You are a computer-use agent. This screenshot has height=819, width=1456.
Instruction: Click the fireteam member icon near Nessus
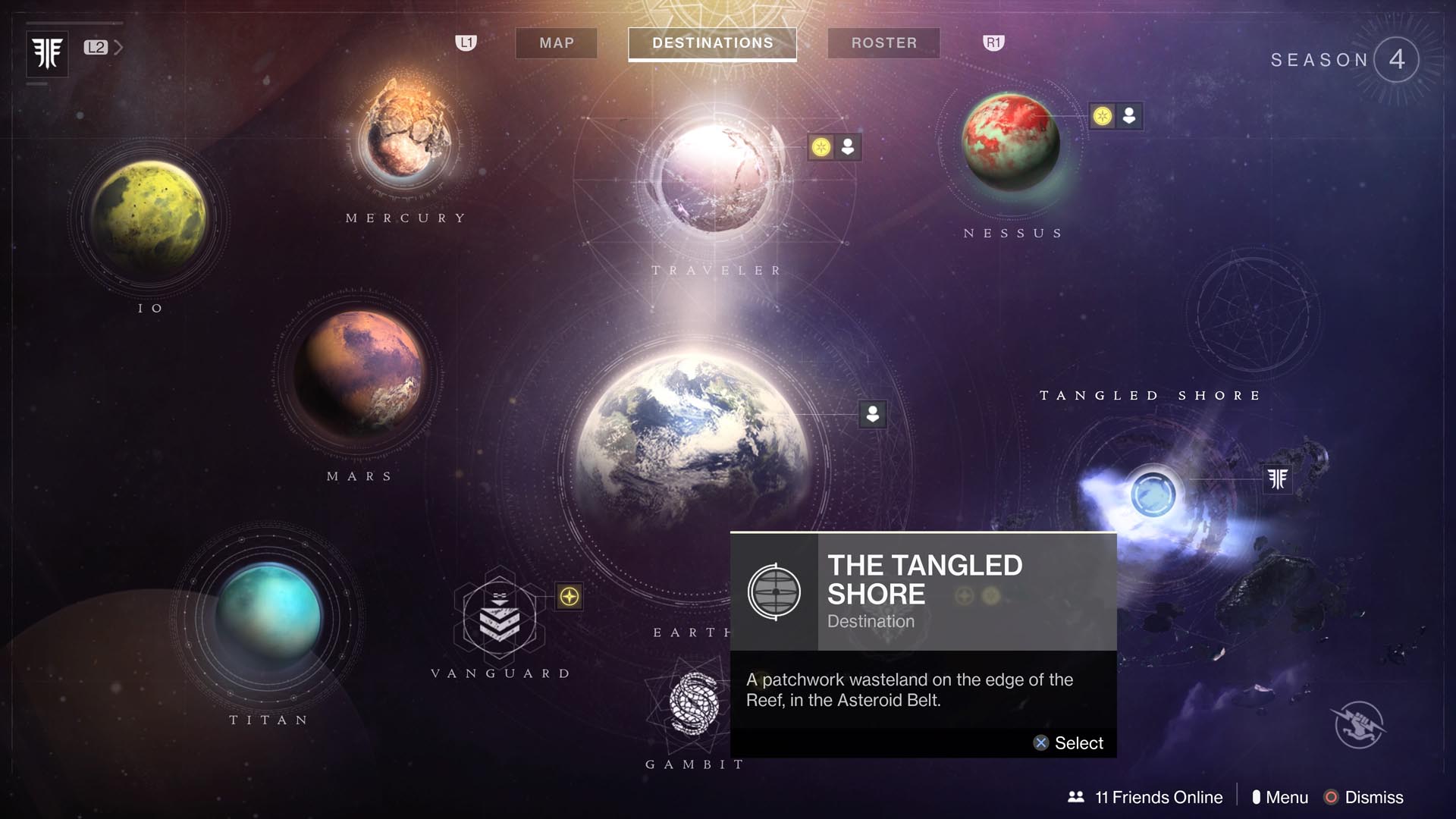point(1128,116)
